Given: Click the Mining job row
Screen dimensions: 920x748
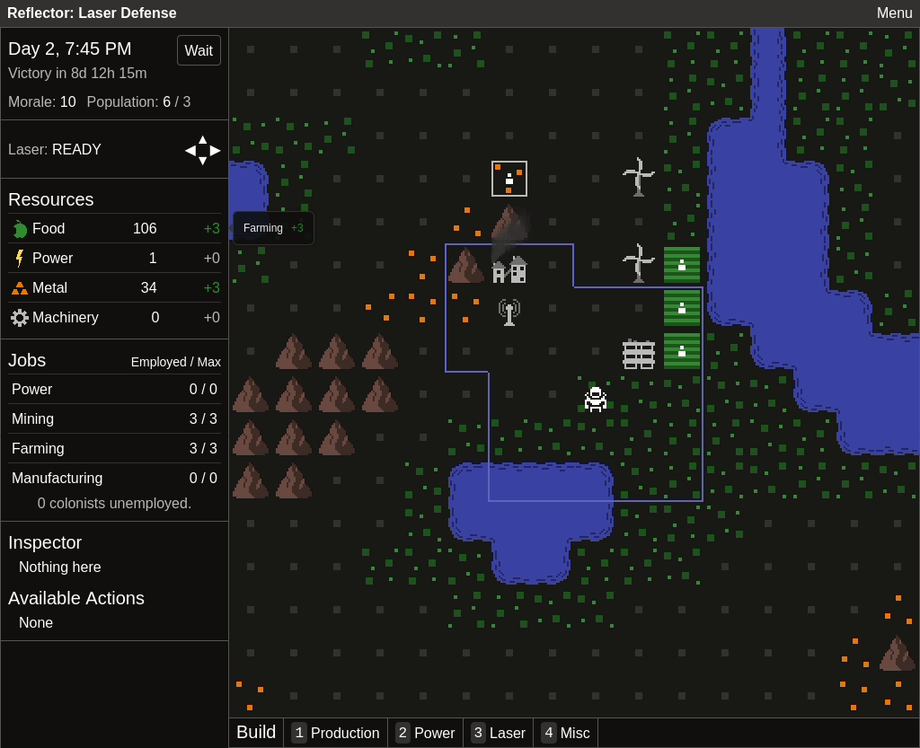Looking at the screenshot, I should pyautogui.click(x=114, y=419).
